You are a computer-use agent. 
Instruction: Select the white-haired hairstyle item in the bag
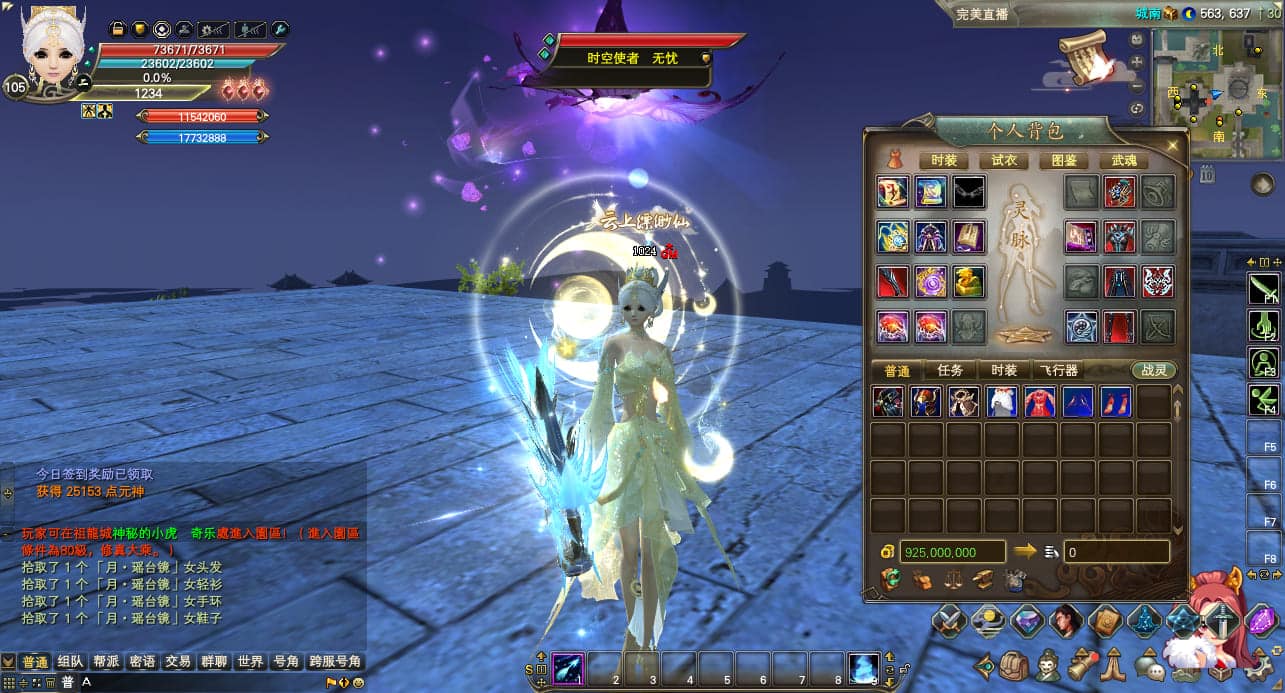(x=1002, y=402)
